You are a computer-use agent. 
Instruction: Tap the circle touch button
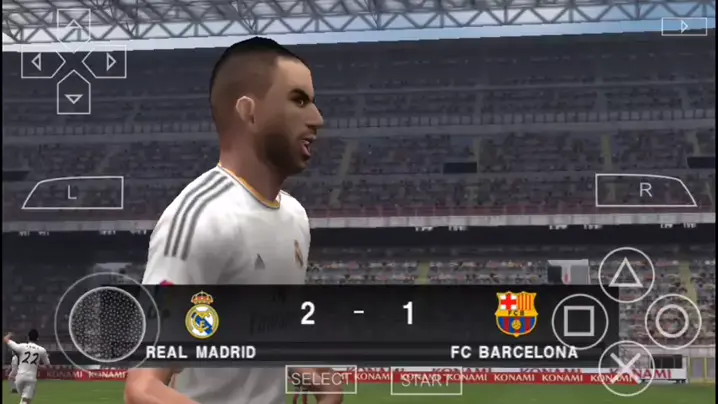672,322
